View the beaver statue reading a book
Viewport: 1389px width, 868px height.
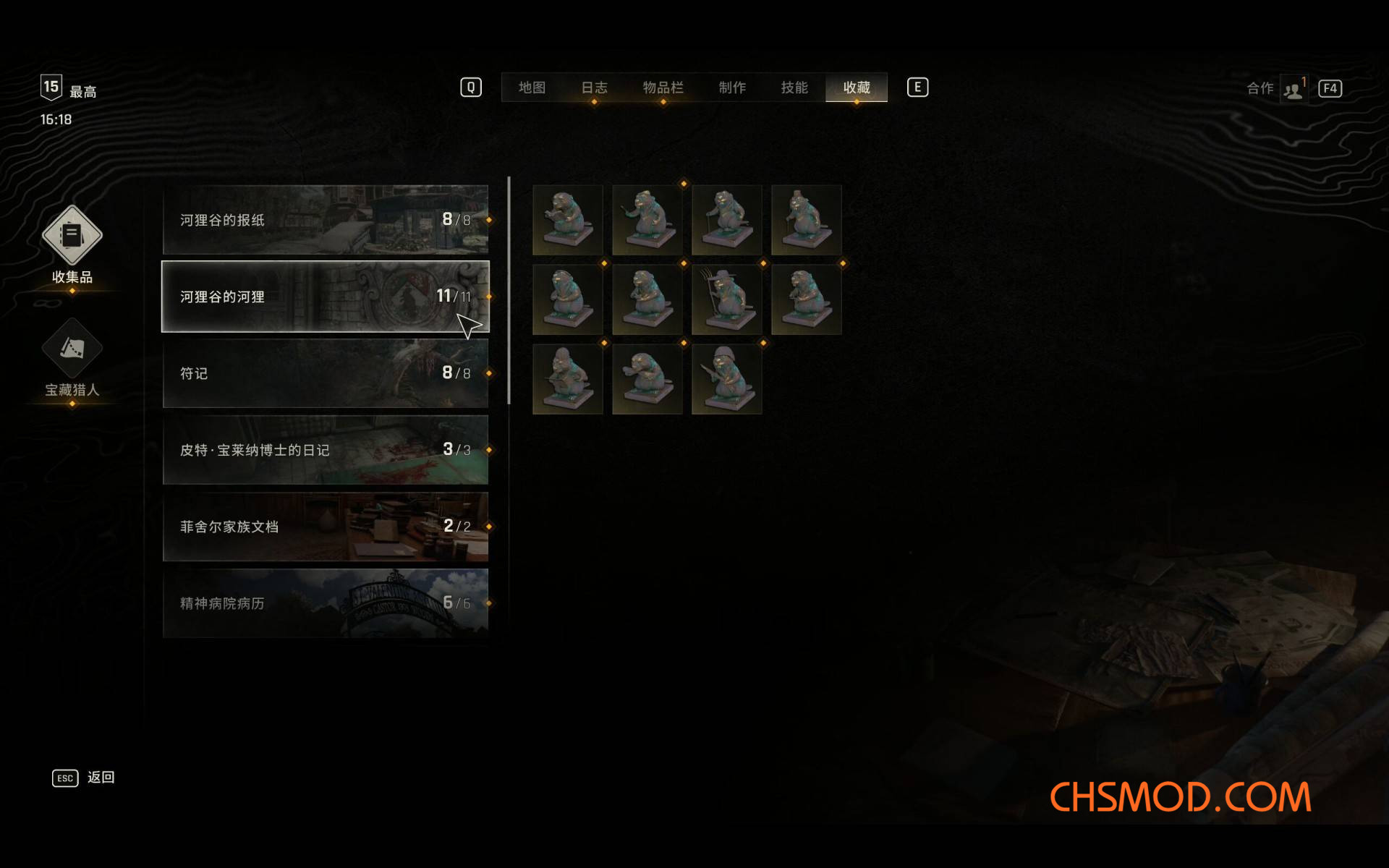(568, 220)
